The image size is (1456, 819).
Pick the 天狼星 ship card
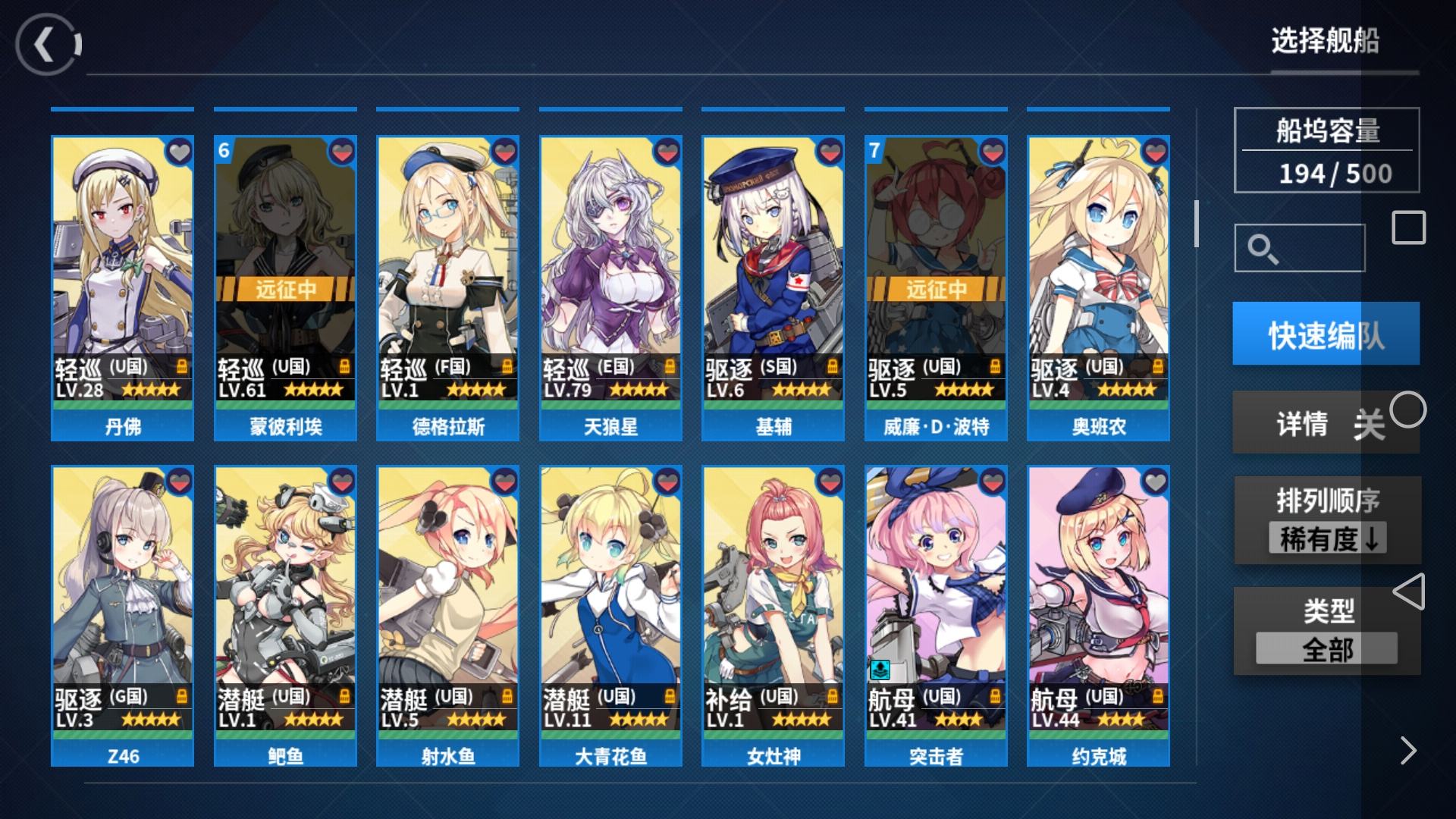pyautogui.click(x=610, y=288)
